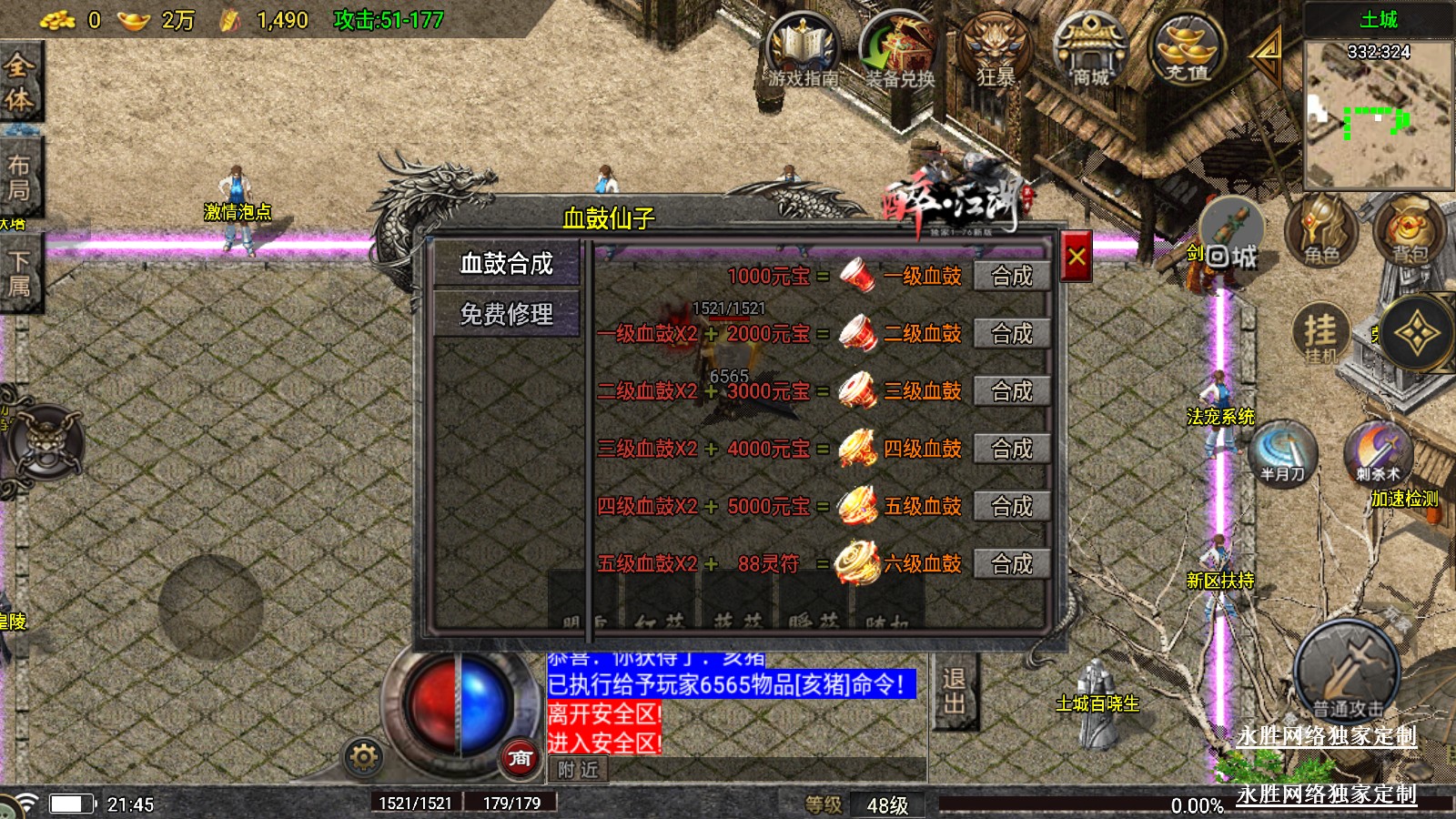Open the 商城 shop
The height and width of the screenshot is (819, 1456).
pos(1090,50)
